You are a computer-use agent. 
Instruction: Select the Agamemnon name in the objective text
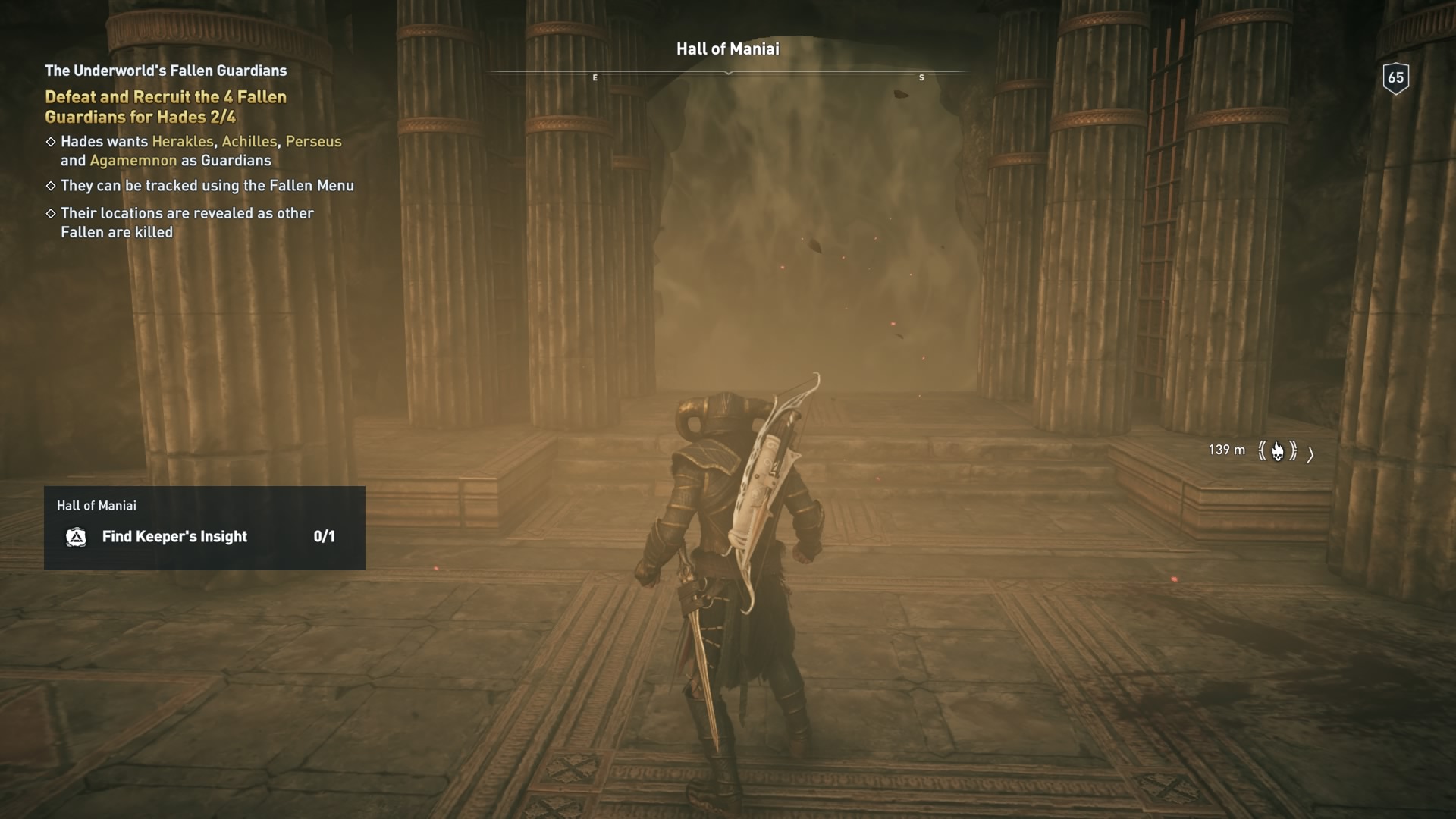click(133, 161)
